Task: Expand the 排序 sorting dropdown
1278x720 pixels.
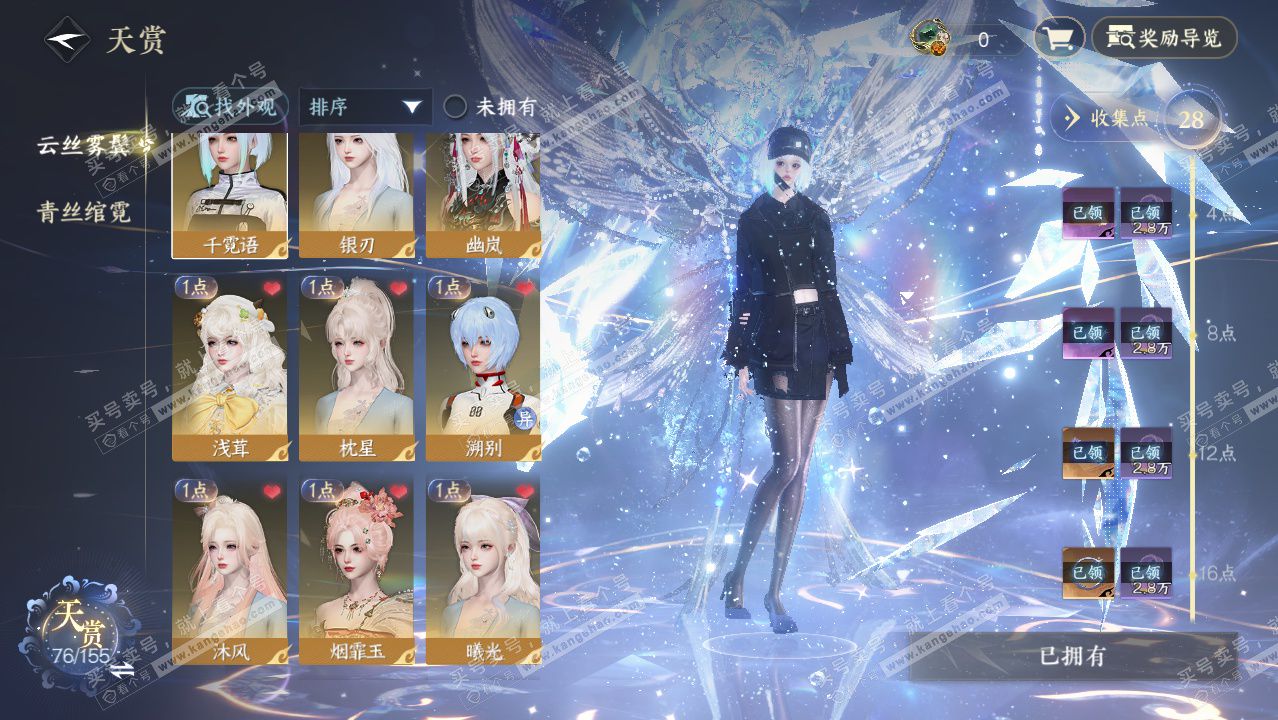Action: tap(365, 107)
